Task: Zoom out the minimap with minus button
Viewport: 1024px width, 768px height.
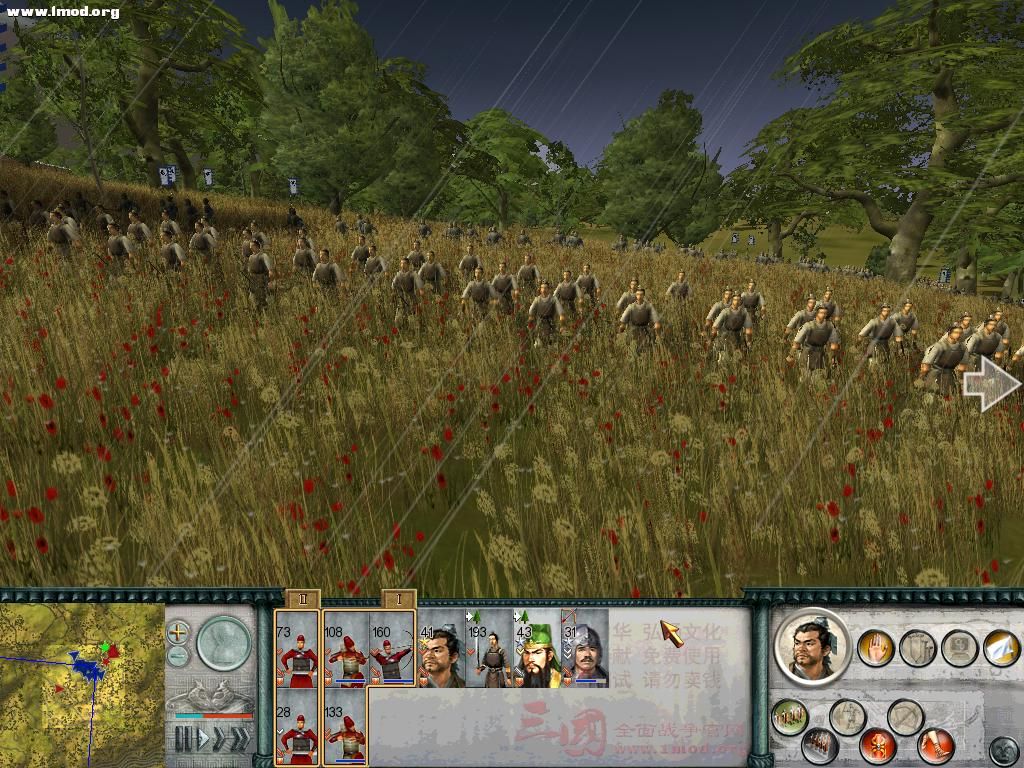Action: click(178, 656)
